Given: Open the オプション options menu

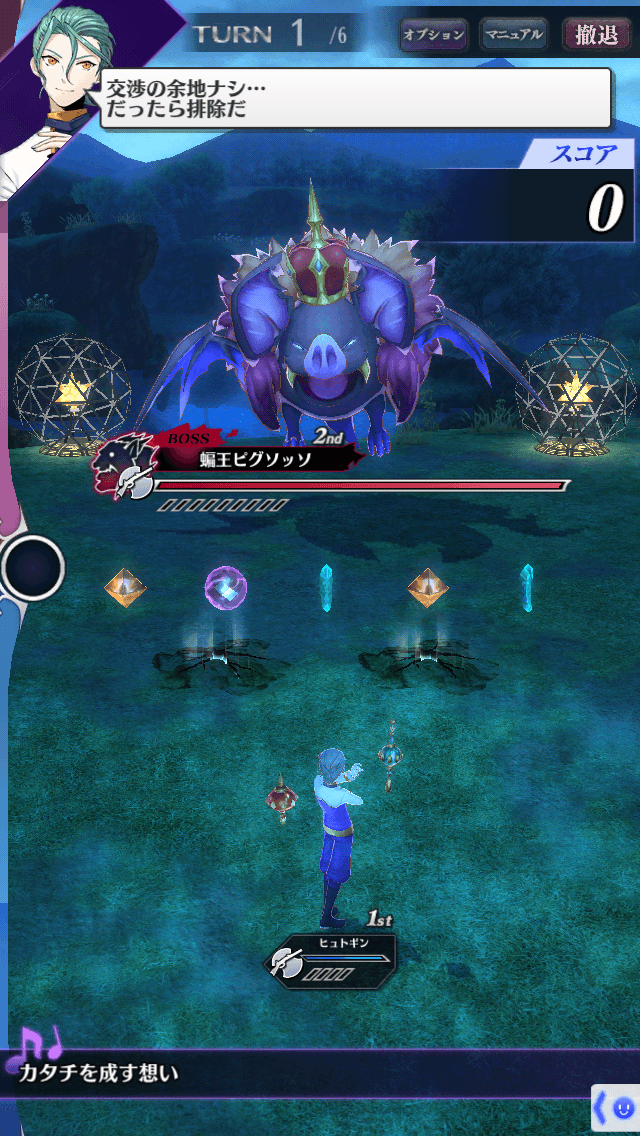Looking at the screenshot, I should coord(434,35).
